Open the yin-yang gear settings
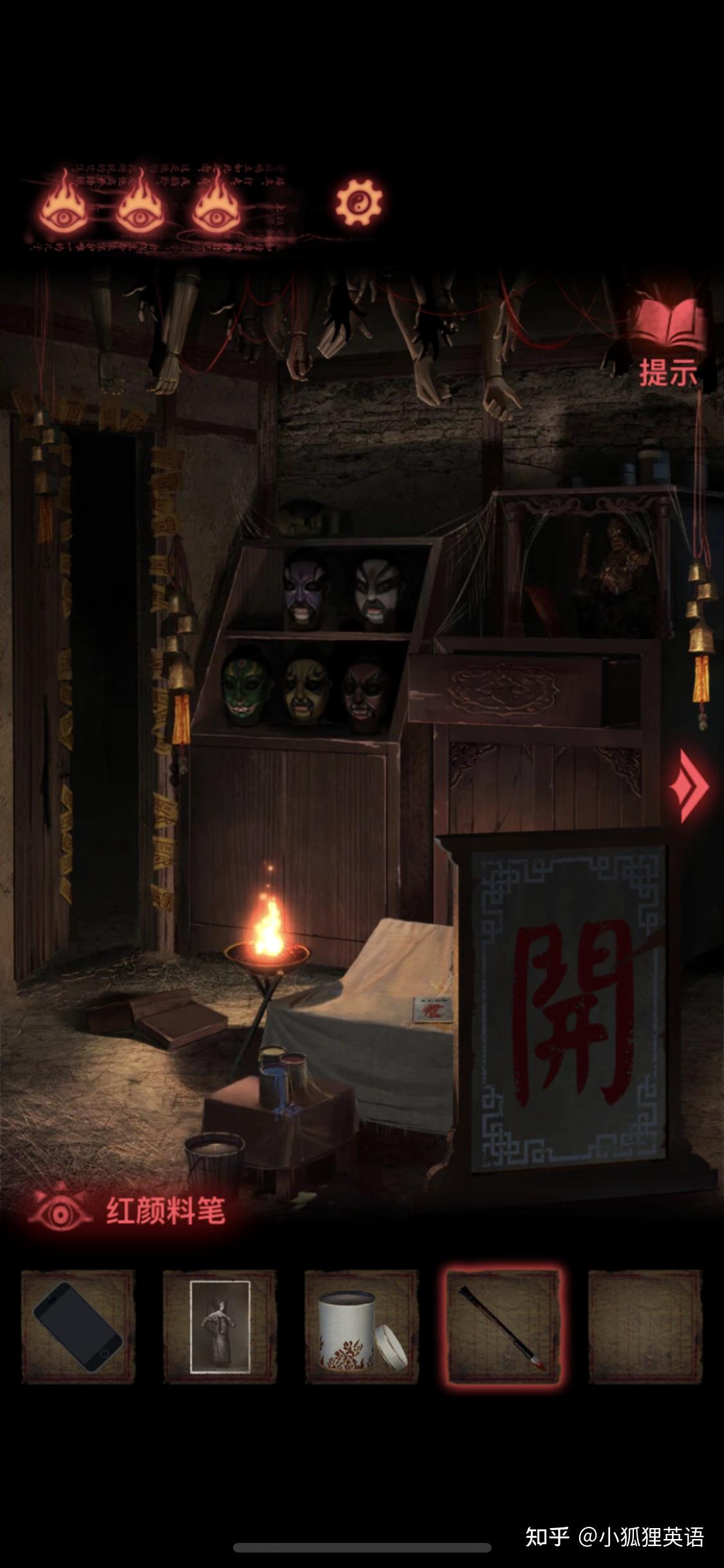Image resolution: width=724 pixels, height=1568 pixels. [358, 203]
